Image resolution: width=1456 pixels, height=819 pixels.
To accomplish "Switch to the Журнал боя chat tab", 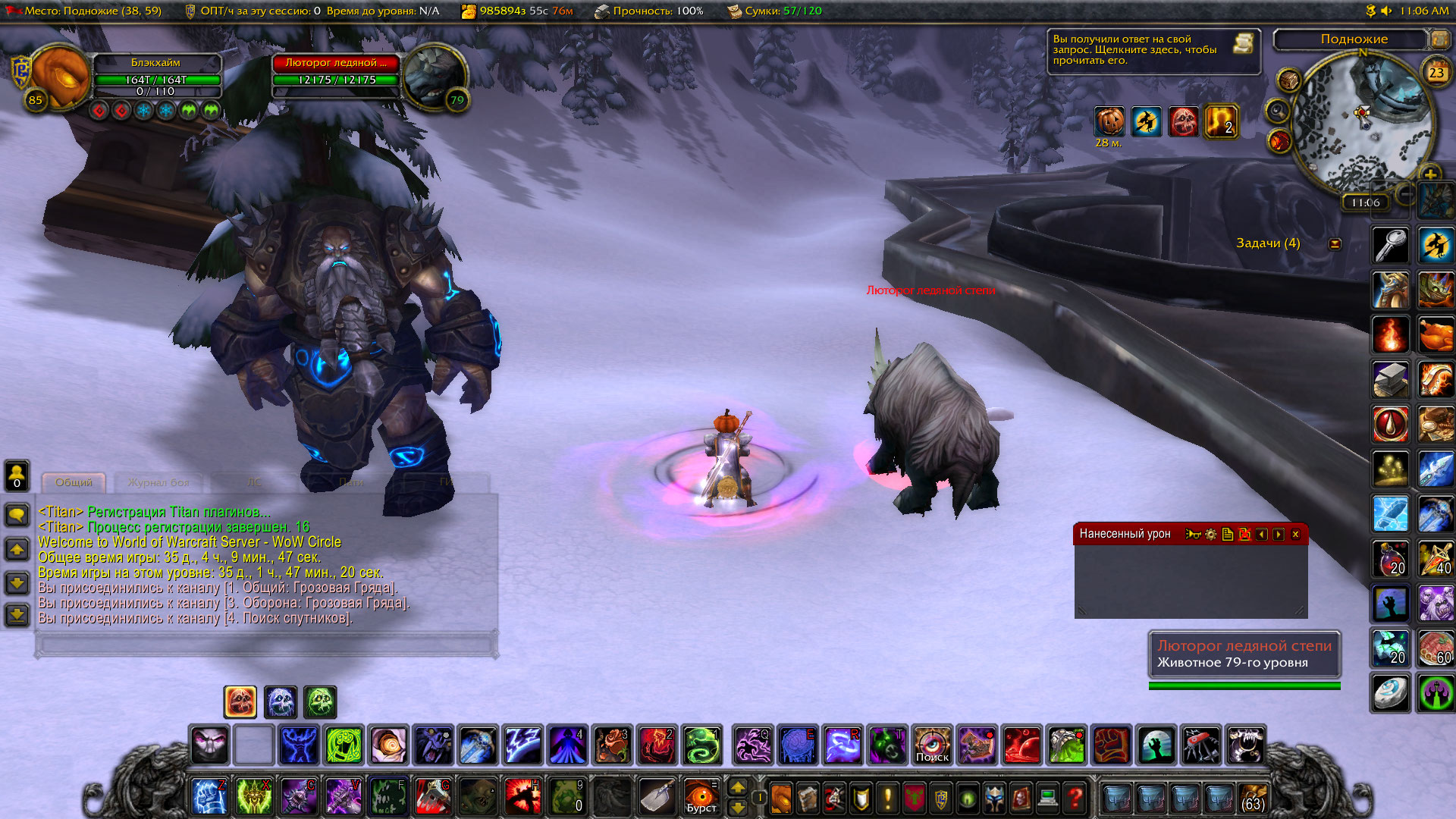I will pyautogui.click(x=158, y=482).
